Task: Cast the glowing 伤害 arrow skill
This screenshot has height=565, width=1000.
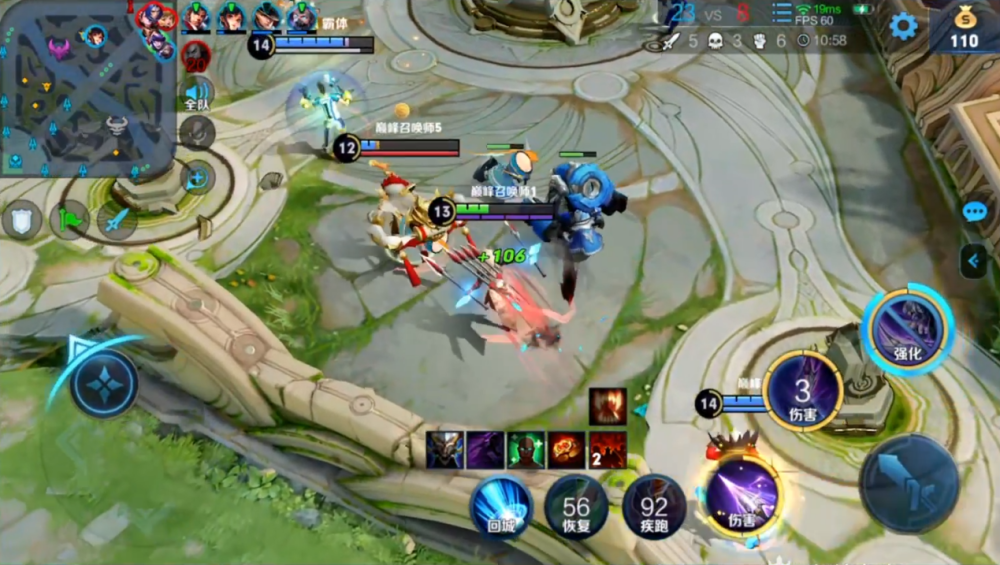Action: [742, 494]
